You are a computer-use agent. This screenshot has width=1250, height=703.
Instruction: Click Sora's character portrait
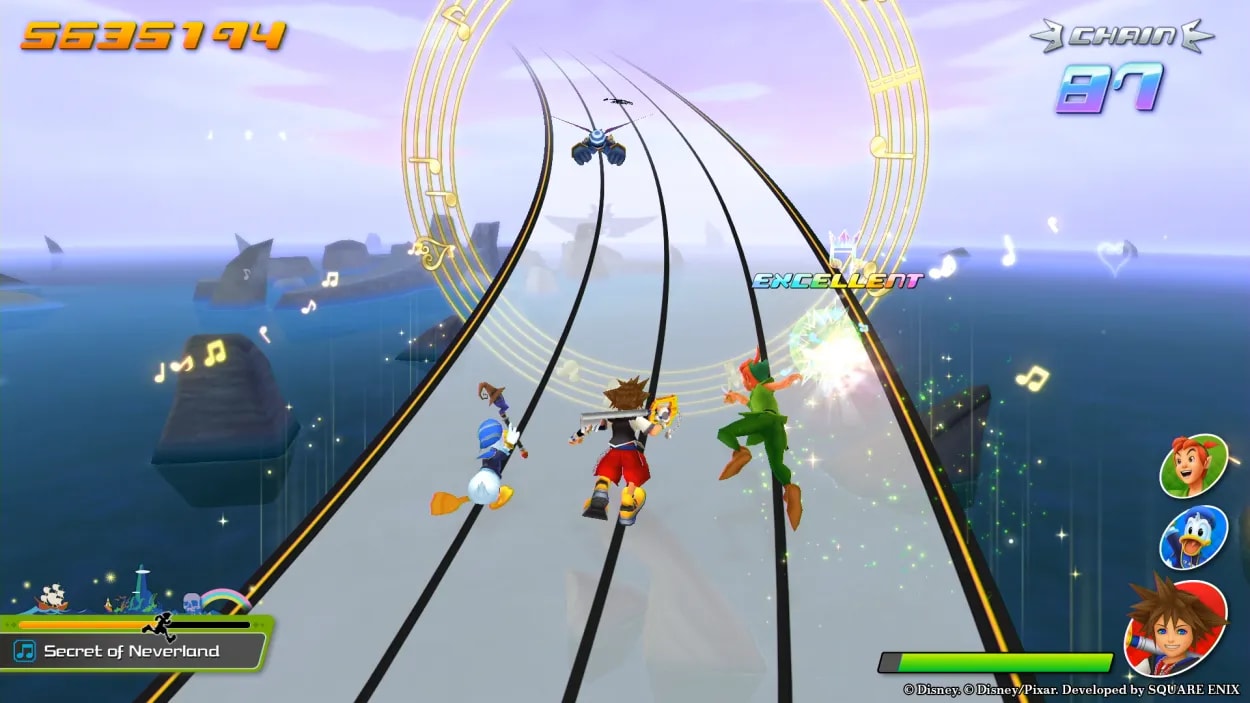(1175, 627)
